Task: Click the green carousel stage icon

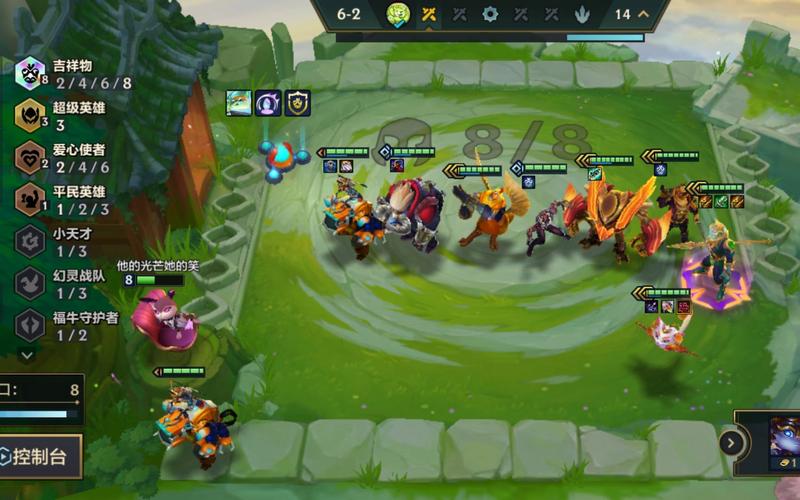Action: (398, 14)
